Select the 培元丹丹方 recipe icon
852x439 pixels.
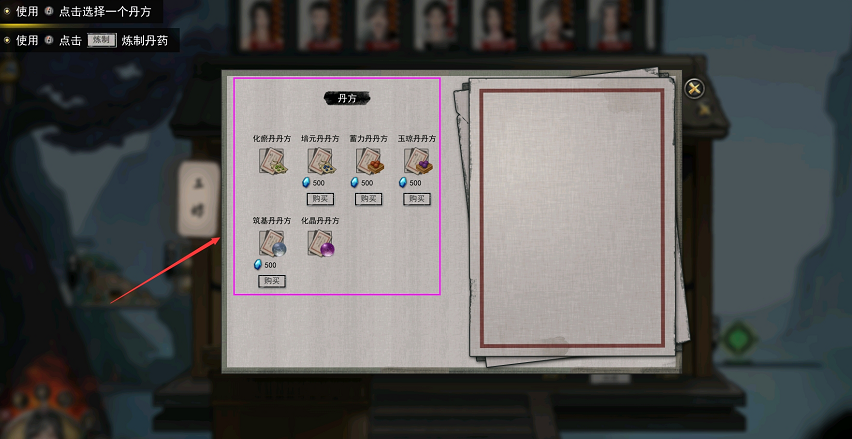click(320, 161)
